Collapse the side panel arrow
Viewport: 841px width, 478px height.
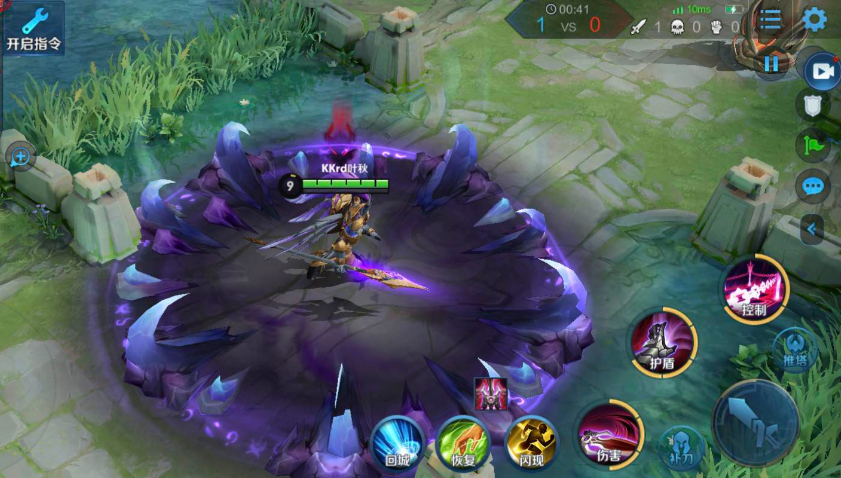point(813,229)
